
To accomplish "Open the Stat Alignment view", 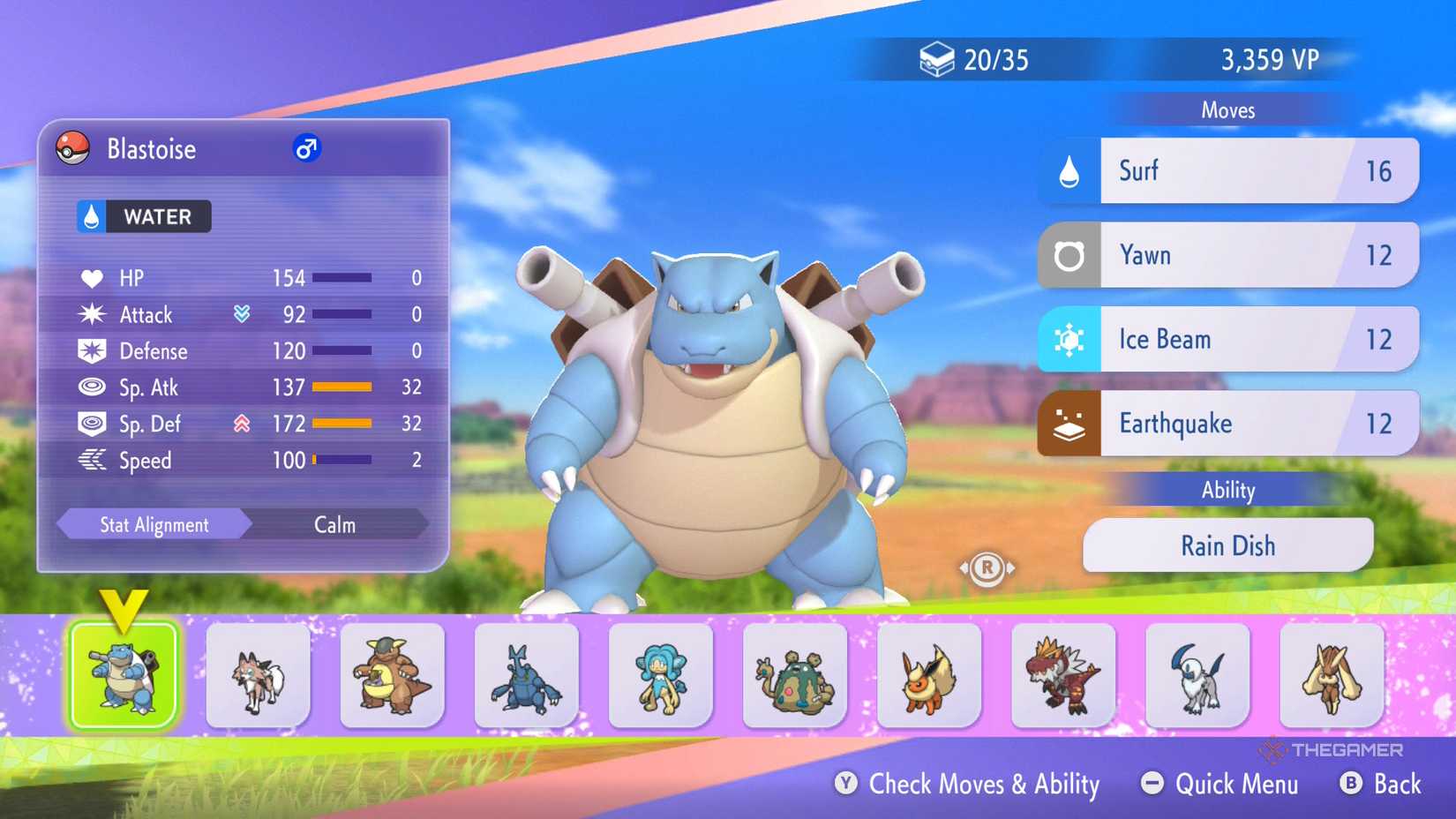I will pyautogui.click(x=153, y=524).
